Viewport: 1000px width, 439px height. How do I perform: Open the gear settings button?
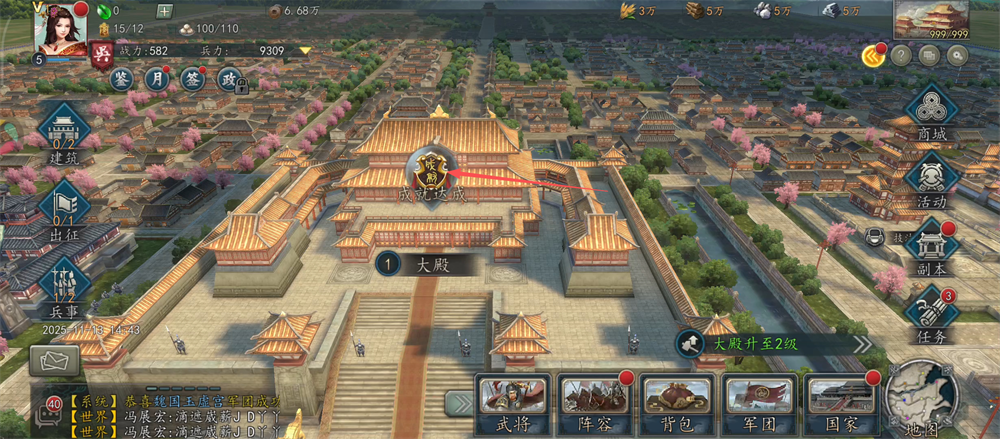957,56
